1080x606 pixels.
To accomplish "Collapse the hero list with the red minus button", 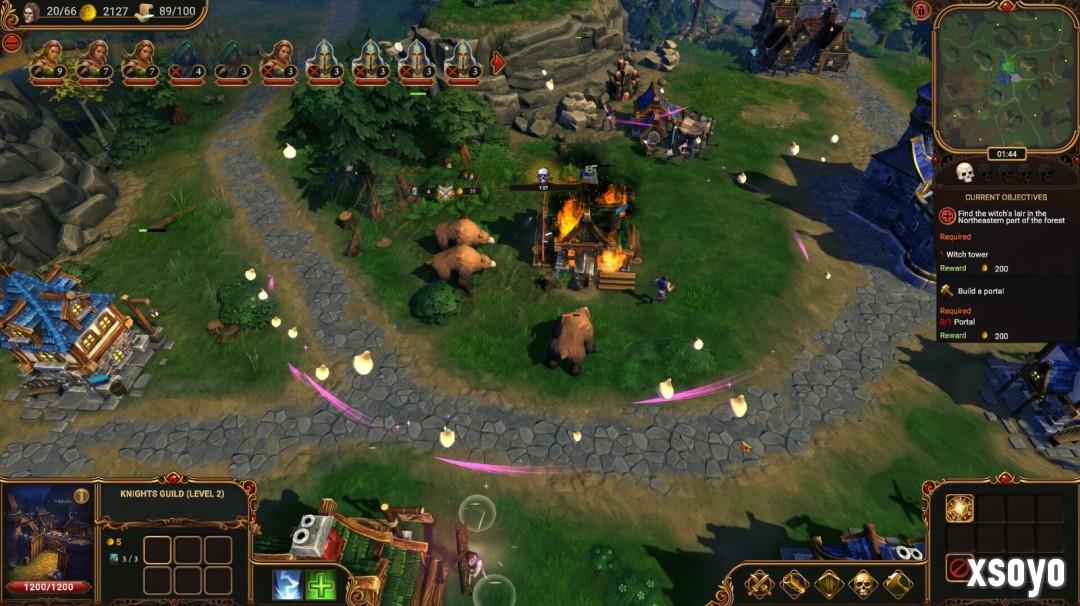I will tap(11, 42).
